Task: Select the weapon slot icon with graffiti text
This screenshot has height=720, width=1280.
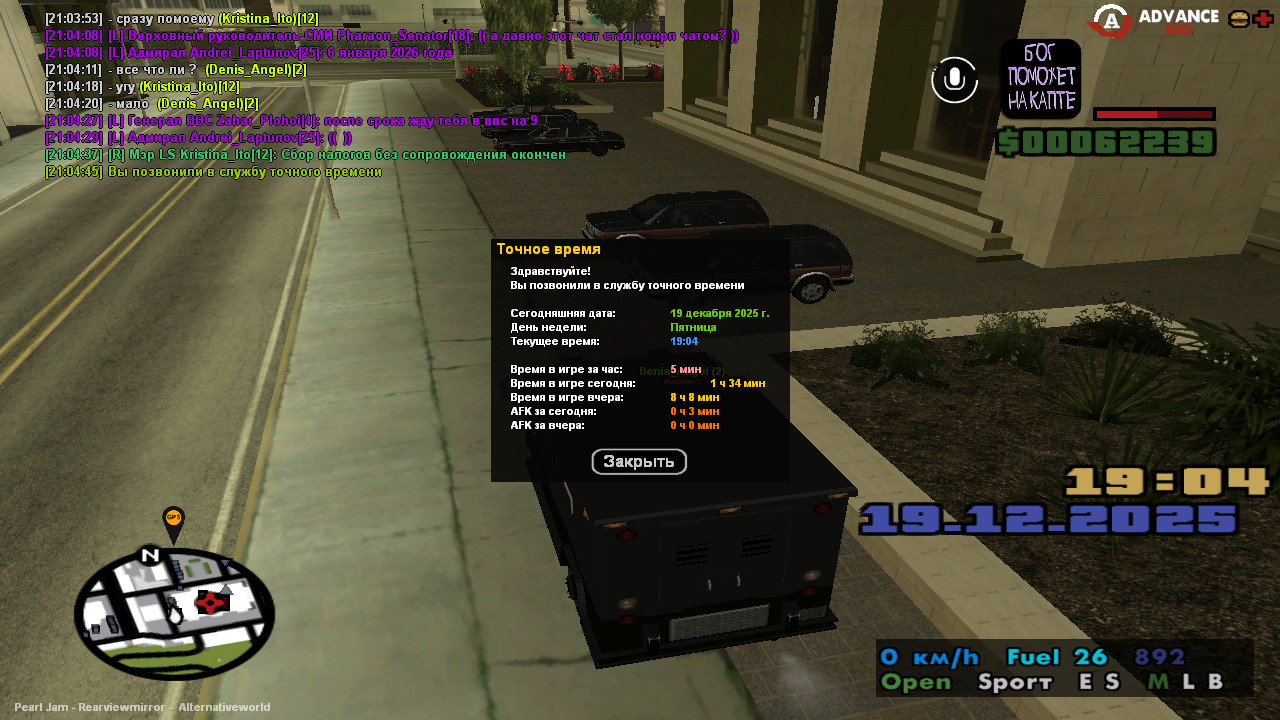Action: pyautogui.click(x=1040, y=79)
